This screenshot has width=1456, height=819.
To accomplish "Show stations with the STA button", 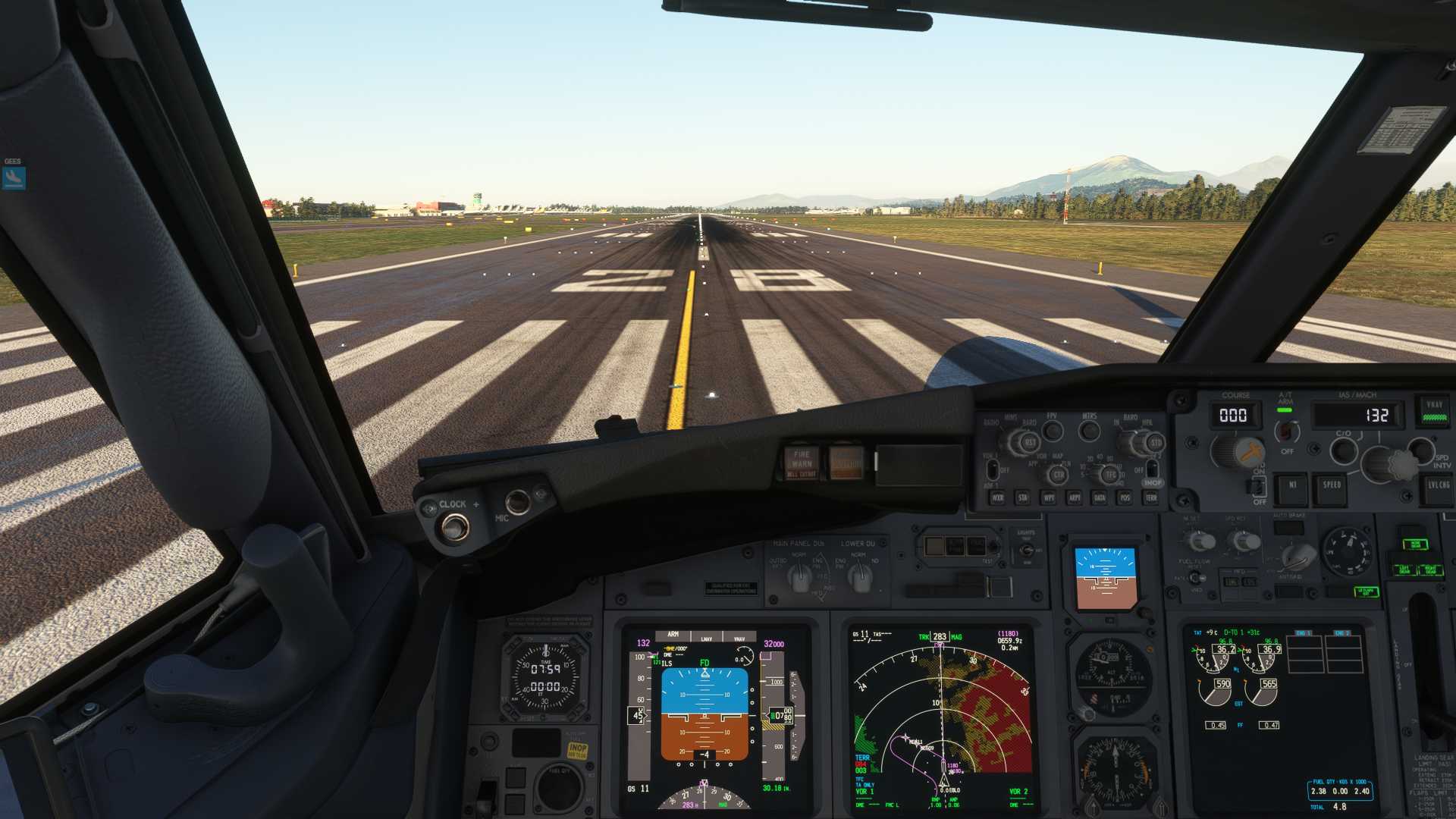I will click(x=1023, y=498).
